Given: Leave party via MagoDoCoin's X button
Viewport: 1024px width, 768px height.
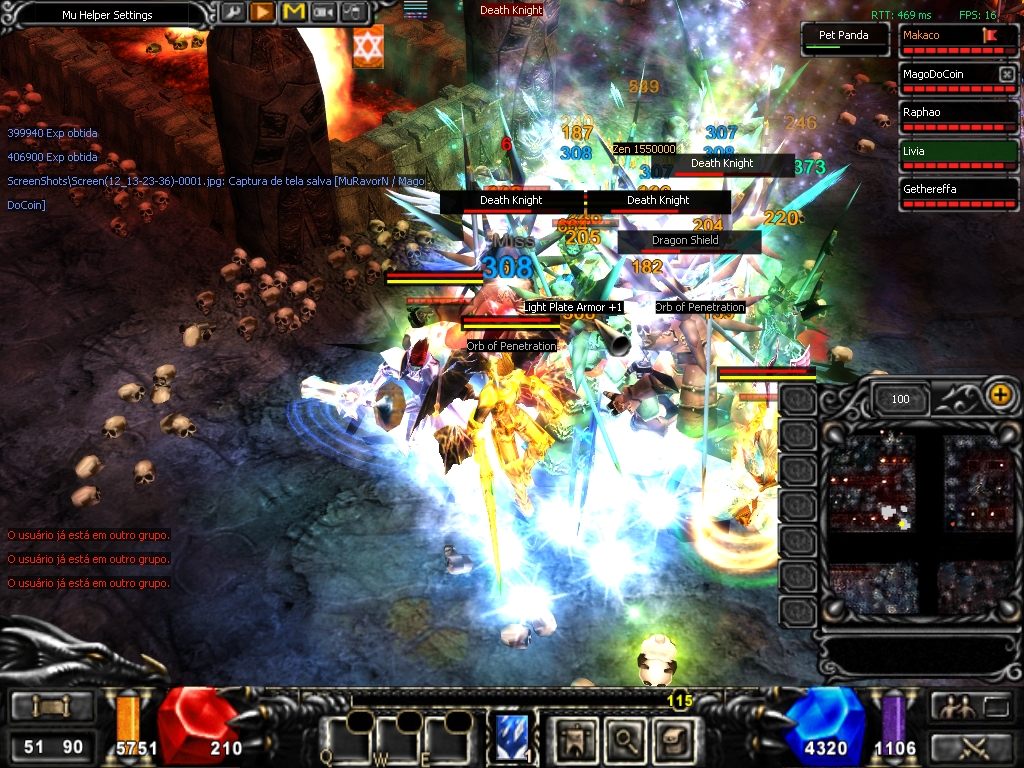Looking at the screenshot, I should pos(1006,75).
